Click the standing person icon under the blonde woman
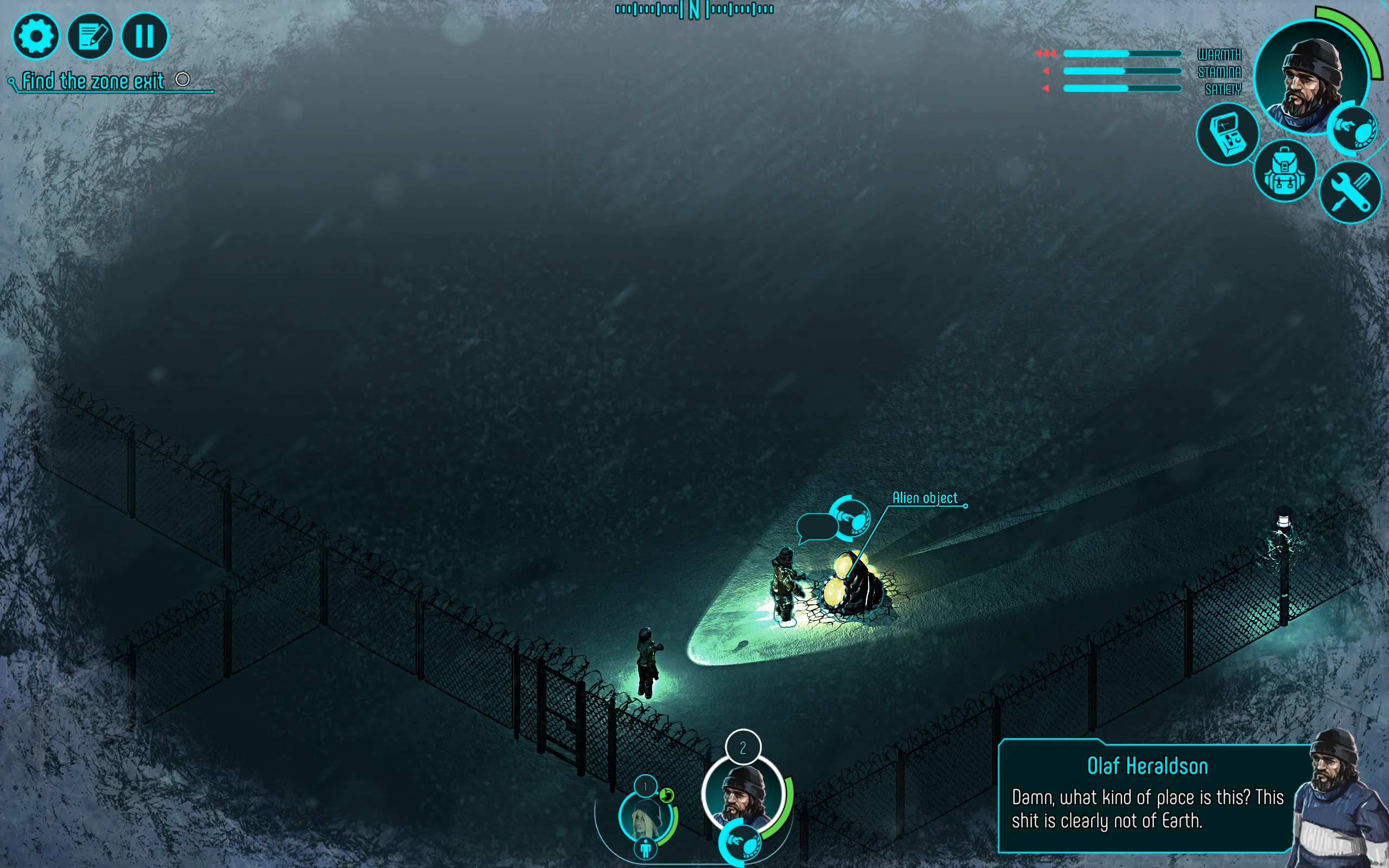This screenshot has height=868, width=1389. 646,848
